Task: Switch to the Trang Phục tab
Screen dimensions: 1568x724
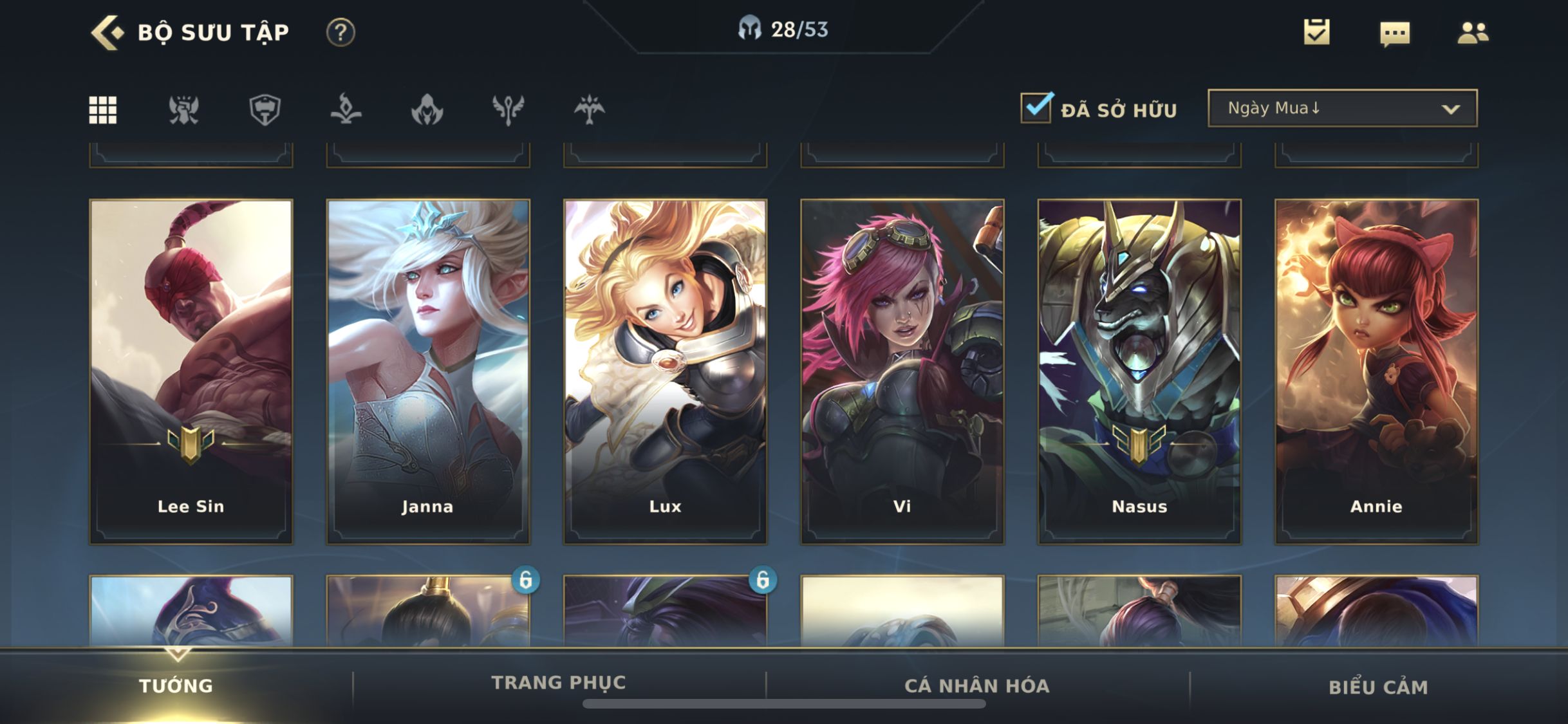Action: pyautogui.click(x=559, y=683)
